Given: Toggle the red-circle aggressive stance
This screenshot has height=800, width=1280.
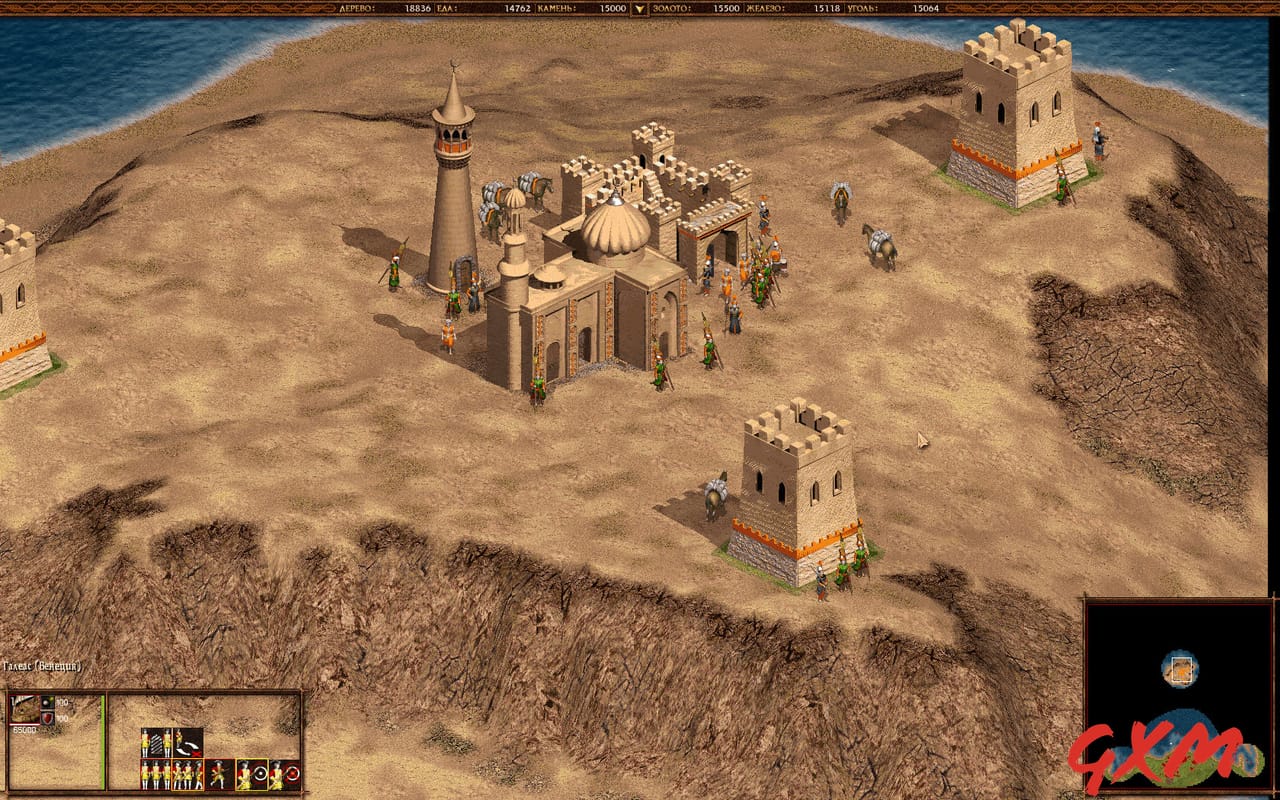Looking at the screenshot, I should 283,775.
